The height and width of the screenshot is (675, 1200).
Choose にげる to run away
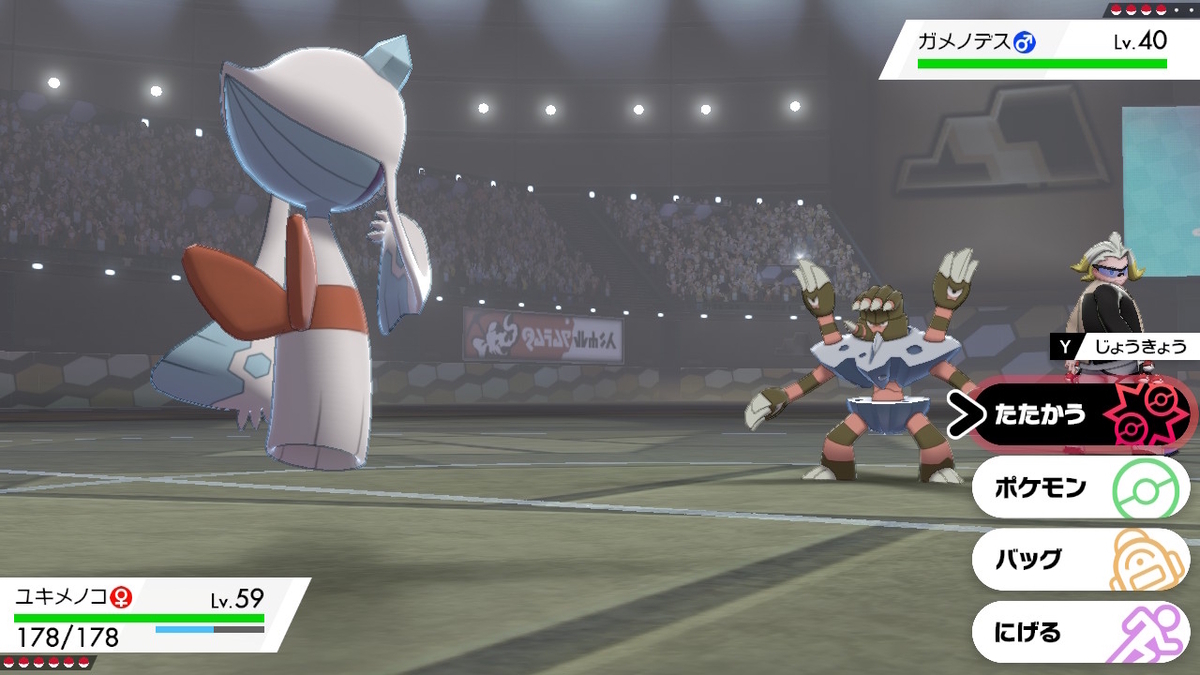pos(1080,632)
